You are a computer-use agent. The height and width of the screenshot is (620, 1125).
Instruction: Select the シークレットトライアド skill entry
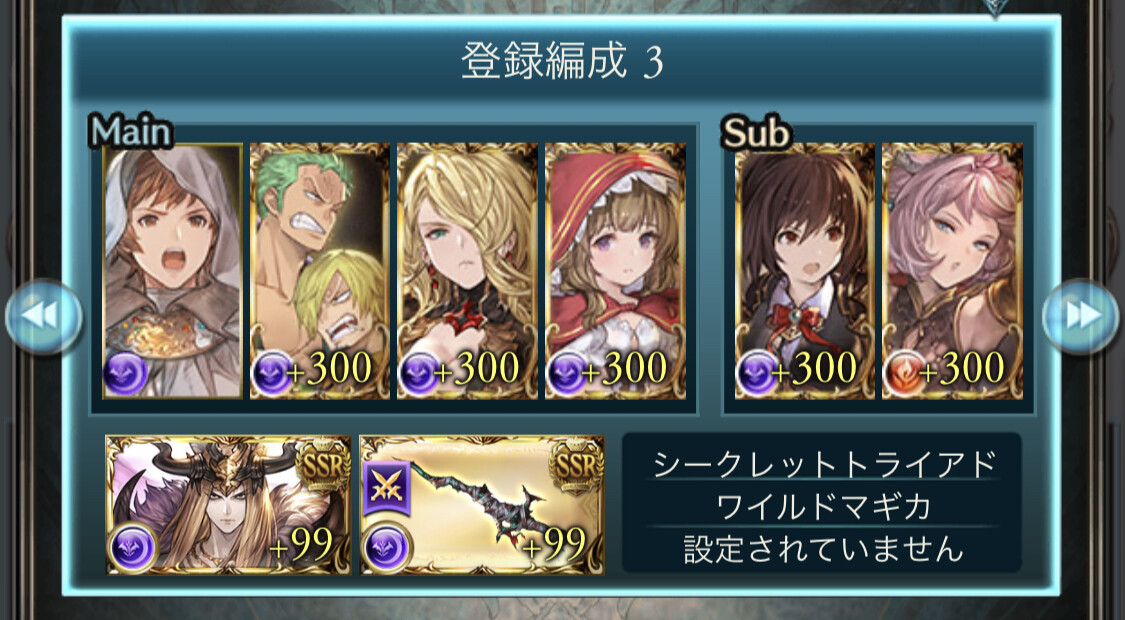pyautogui.click(x=822, y=465)
